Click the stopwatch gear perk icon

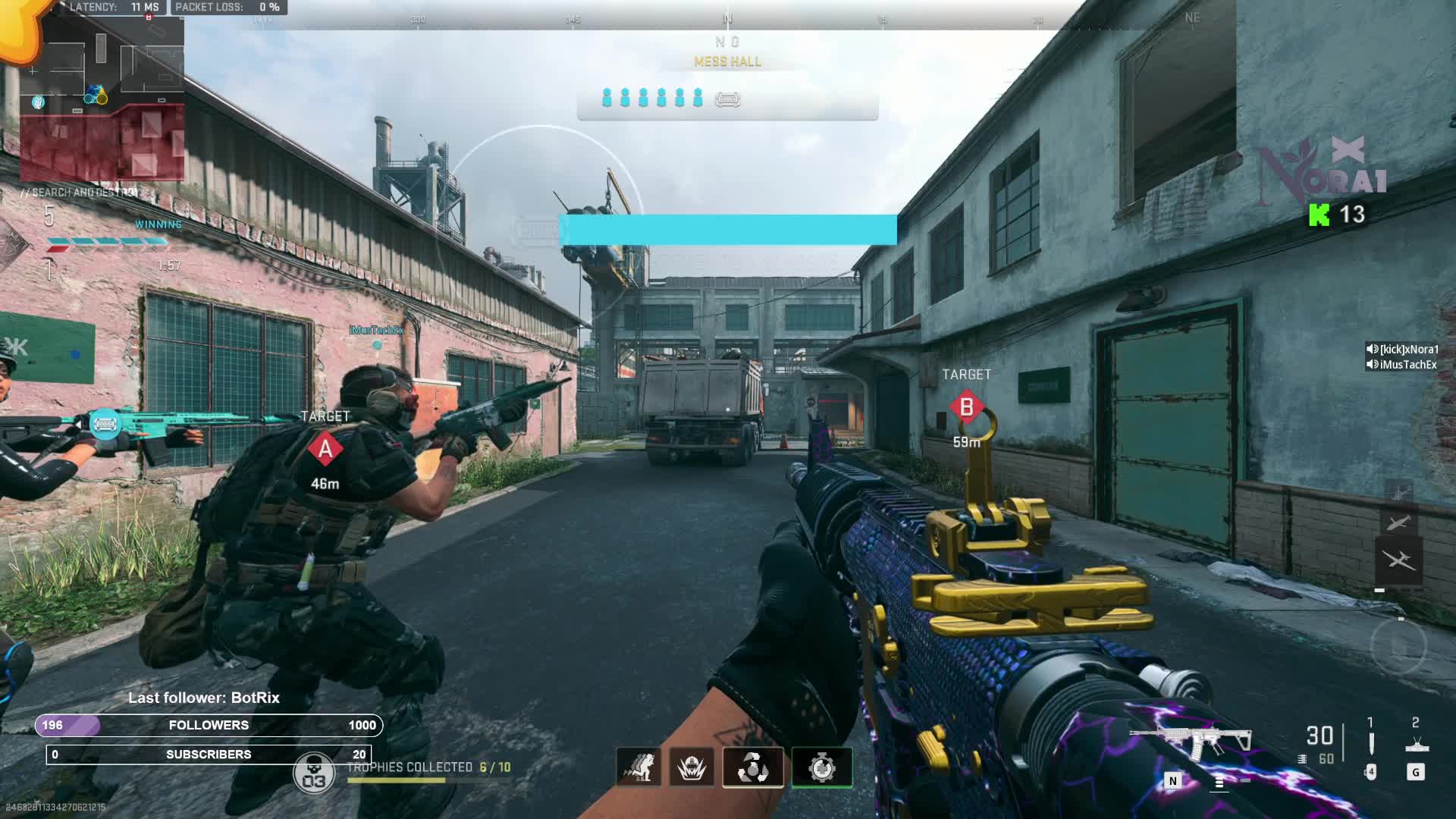pos(822,767)
